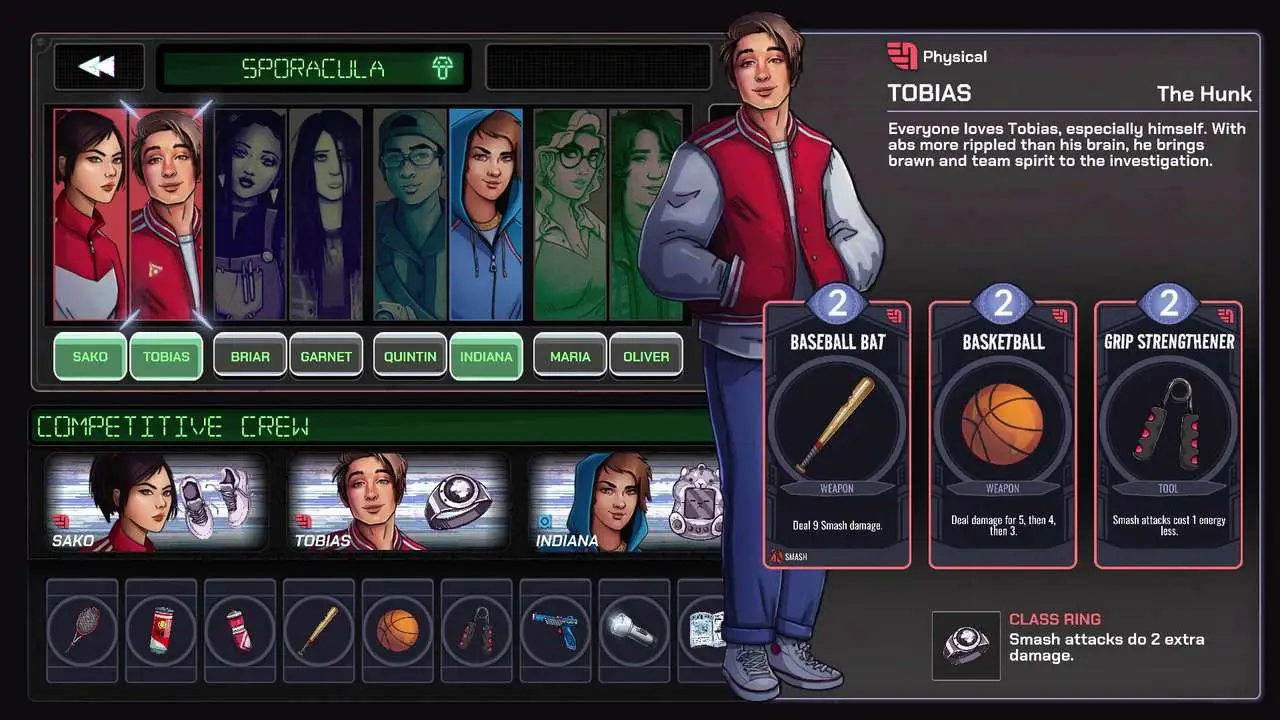1280x720 pixels.
Task: Select Quintin's portrait with the cap
Action: pos(410,215)
